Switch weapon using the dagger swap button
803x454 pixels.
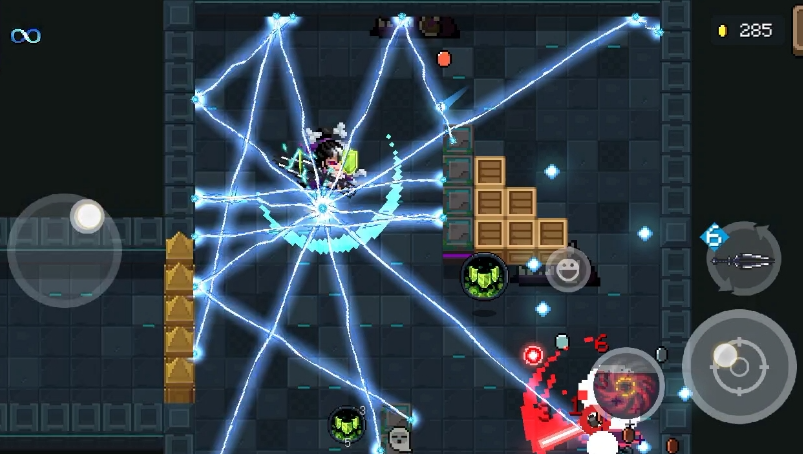pos(743,259)
